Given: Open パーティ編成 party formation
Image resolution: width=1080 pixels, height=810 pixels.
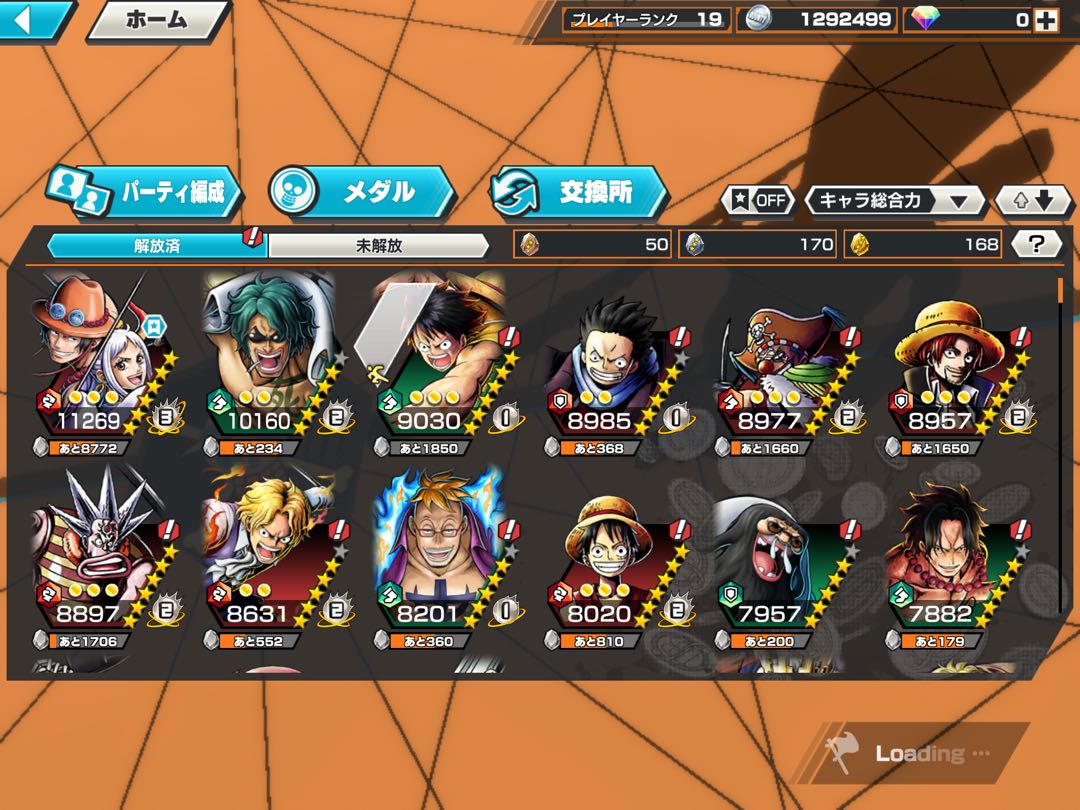Looking at the screenshot, I should (145, 192).
